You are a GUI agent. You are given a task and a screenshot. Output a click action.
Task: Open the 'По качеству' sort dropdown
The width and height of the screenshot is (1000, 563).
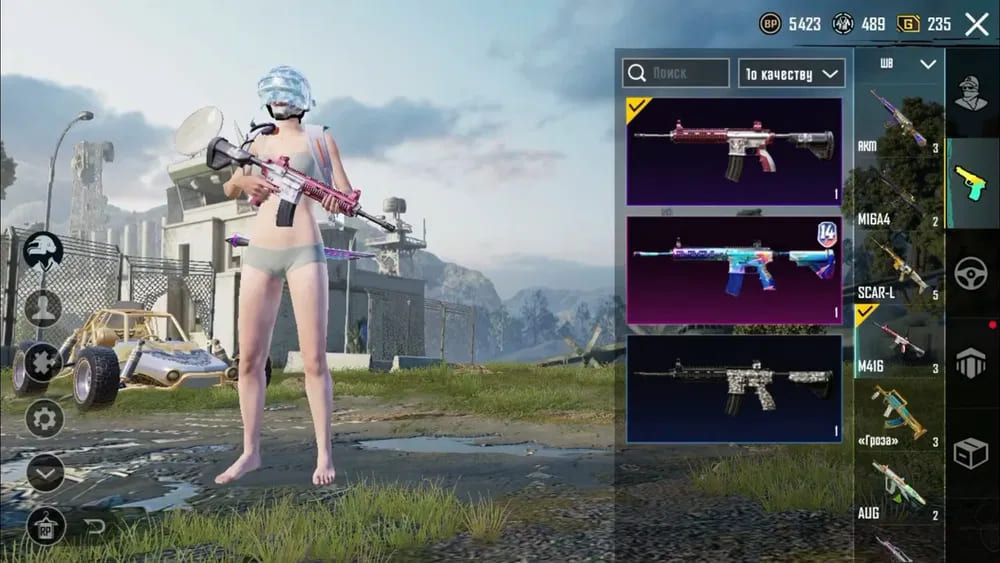pos(791,73)
